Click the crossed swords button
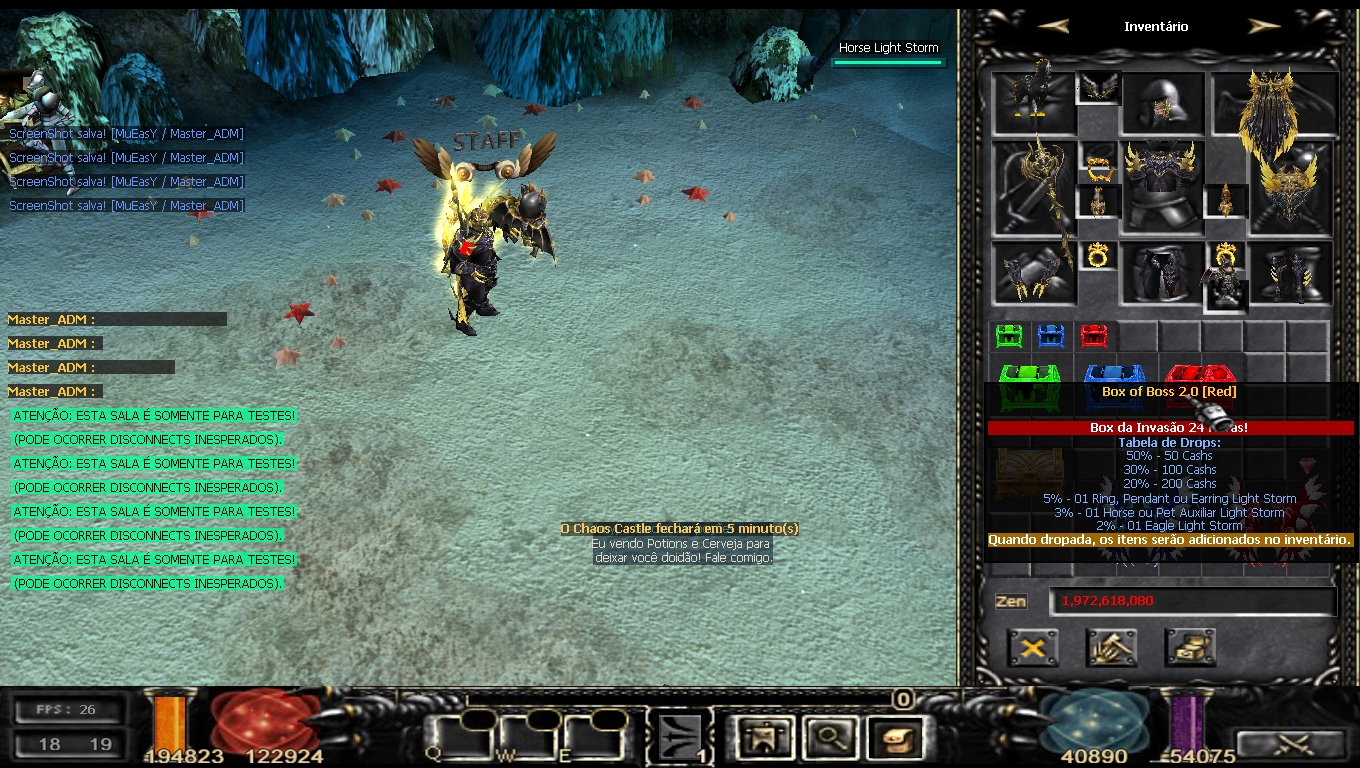The width and height of the screenshot is (1360, 768). (x=1290, y=744)
